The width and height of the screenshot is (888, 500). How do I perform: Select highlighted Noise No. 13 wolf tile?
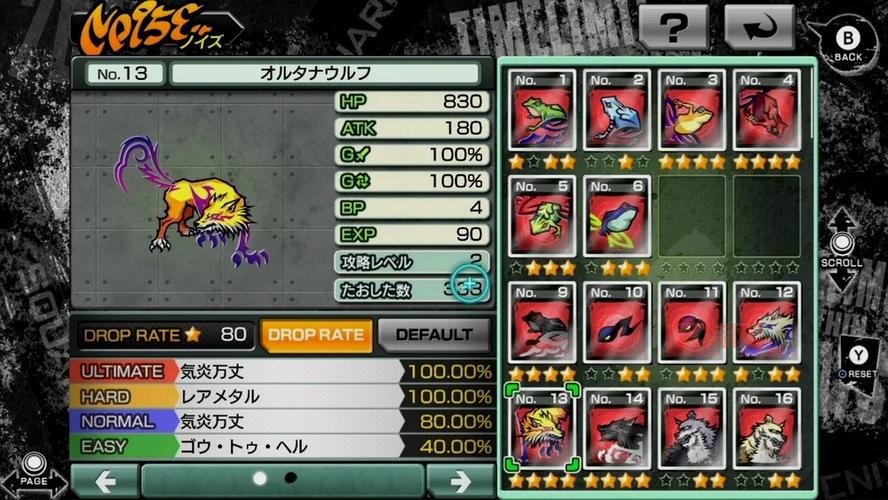543,428
